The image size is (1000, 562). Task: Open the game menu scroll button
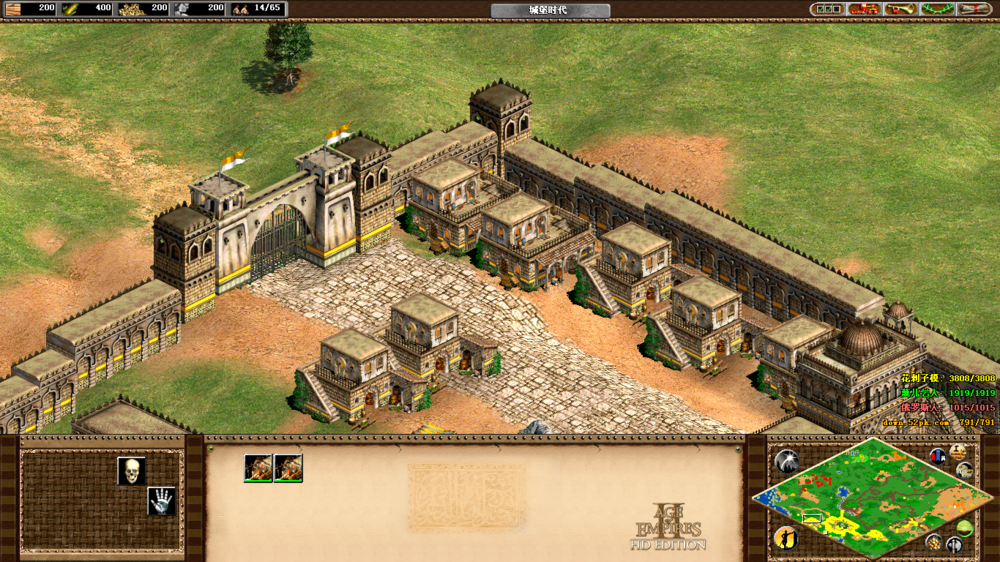(x=973, y=9)
